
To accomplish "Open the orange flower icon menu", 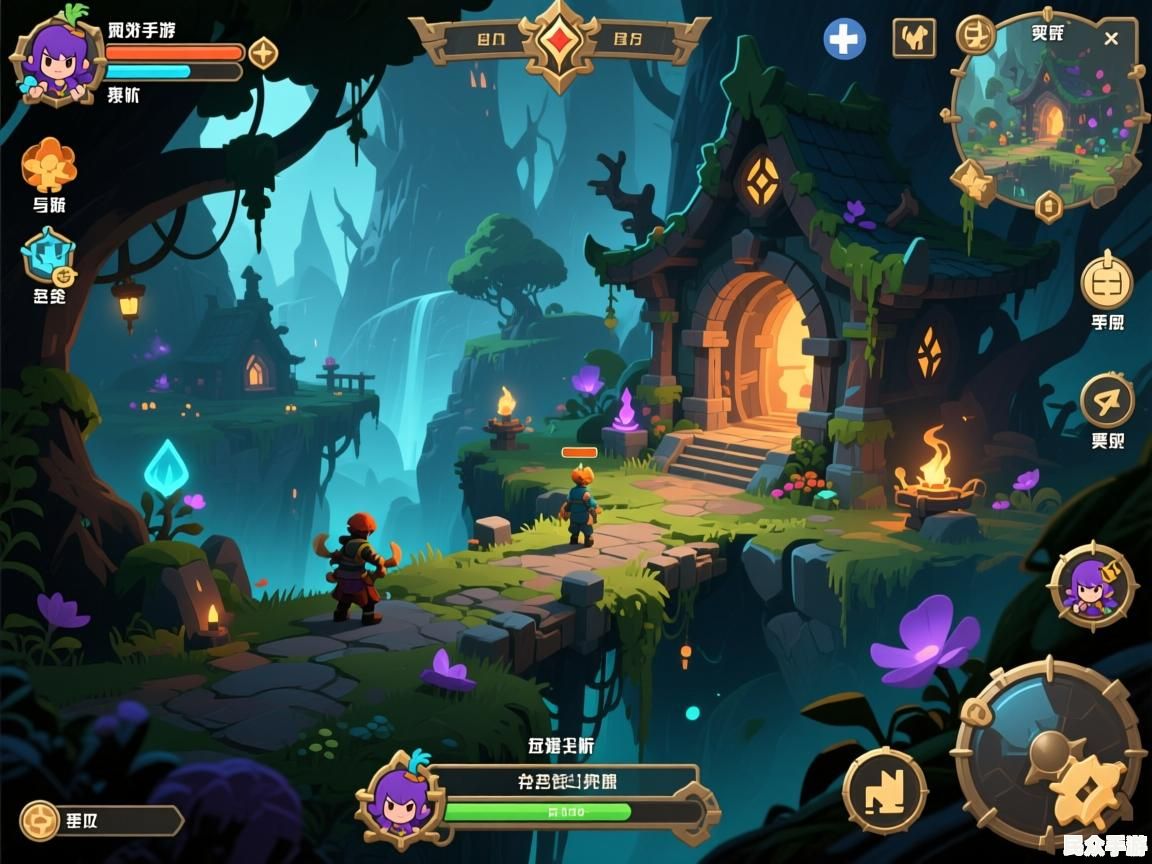I will 49,164.
